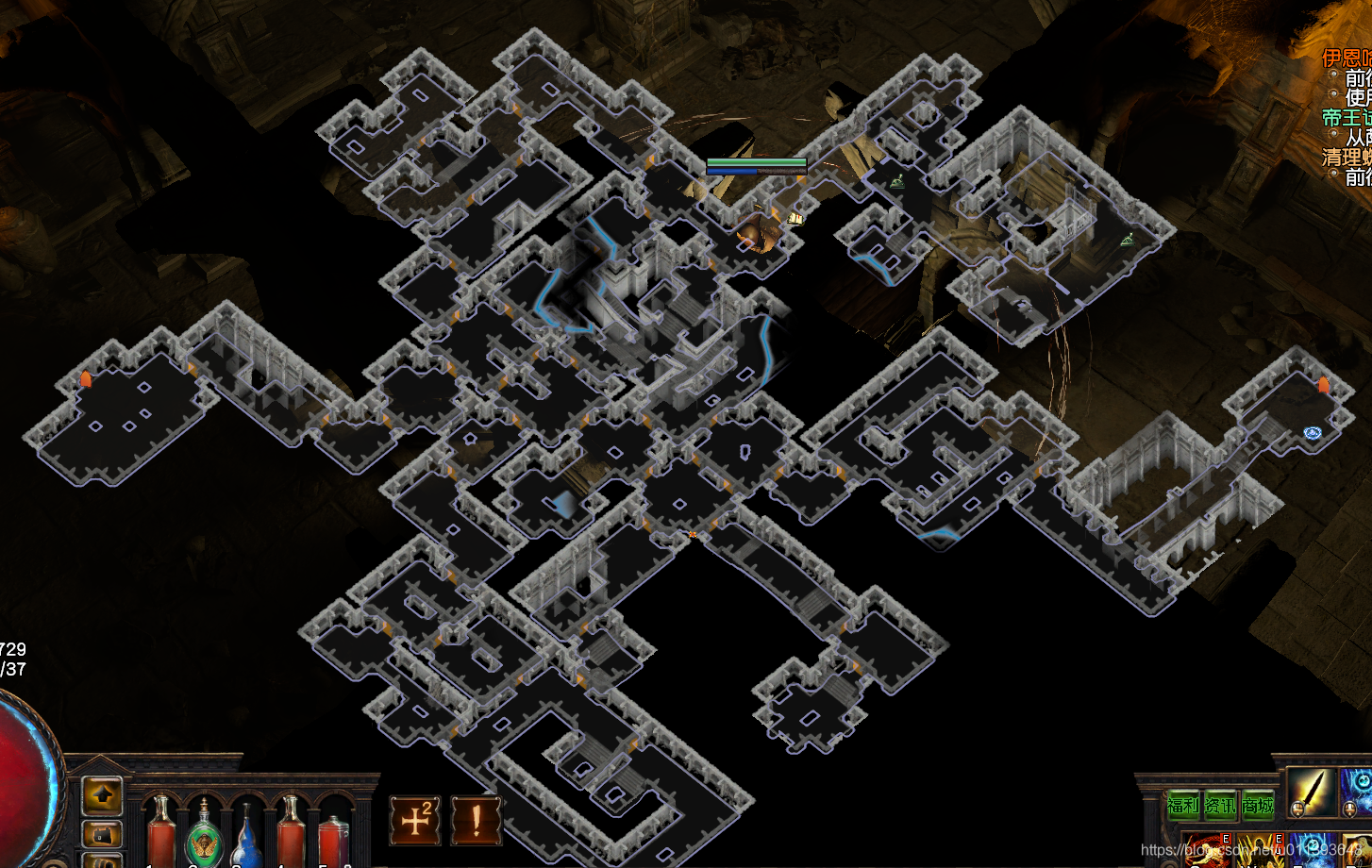Select the 清理 quest title in tracker
Viewport: 1372px width, 868px height.
(x=1347, y=157)
